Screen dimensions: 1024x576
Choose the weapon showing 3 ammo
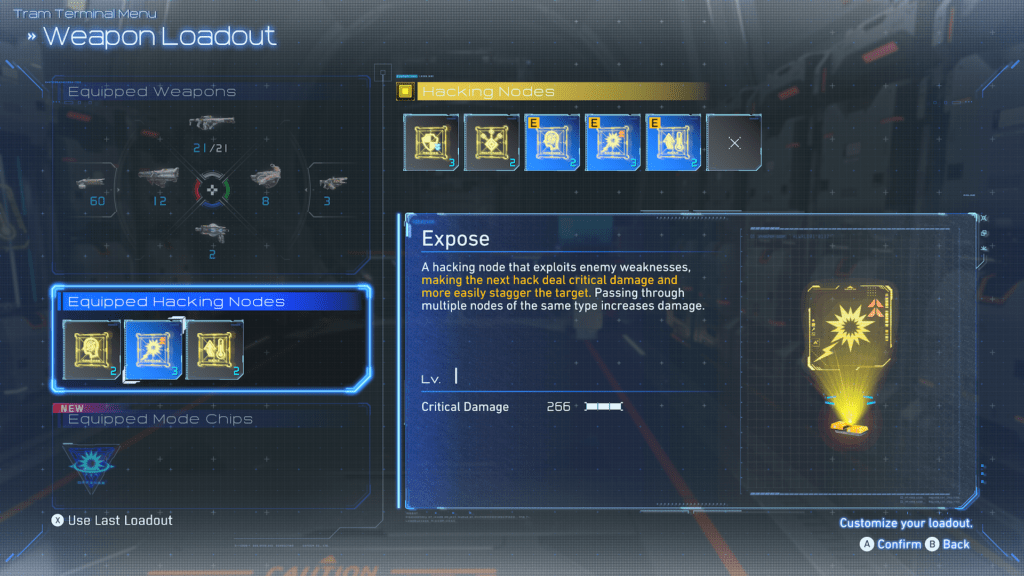pos(329,183)
